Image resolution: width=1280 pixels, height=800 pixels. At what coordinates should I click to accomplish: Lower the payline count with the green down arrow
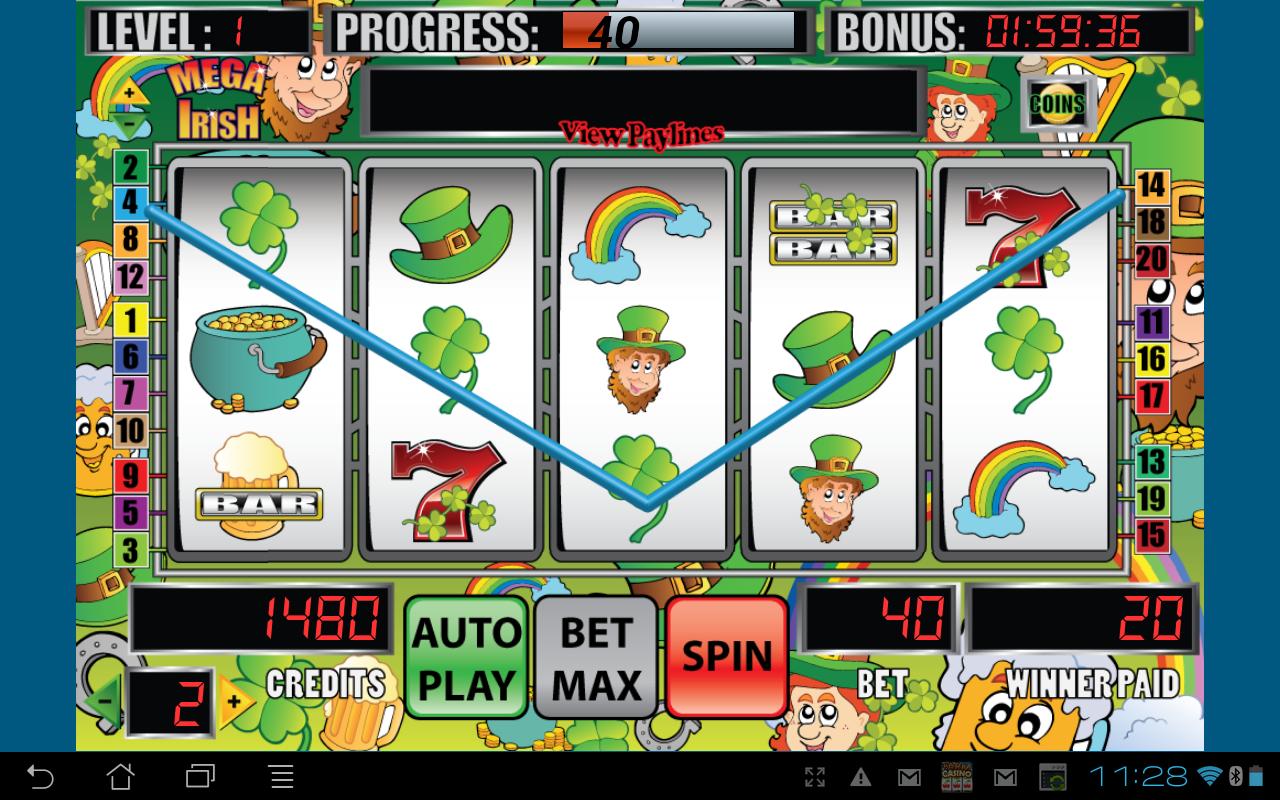pyautogui.click(x=131, y=125)
